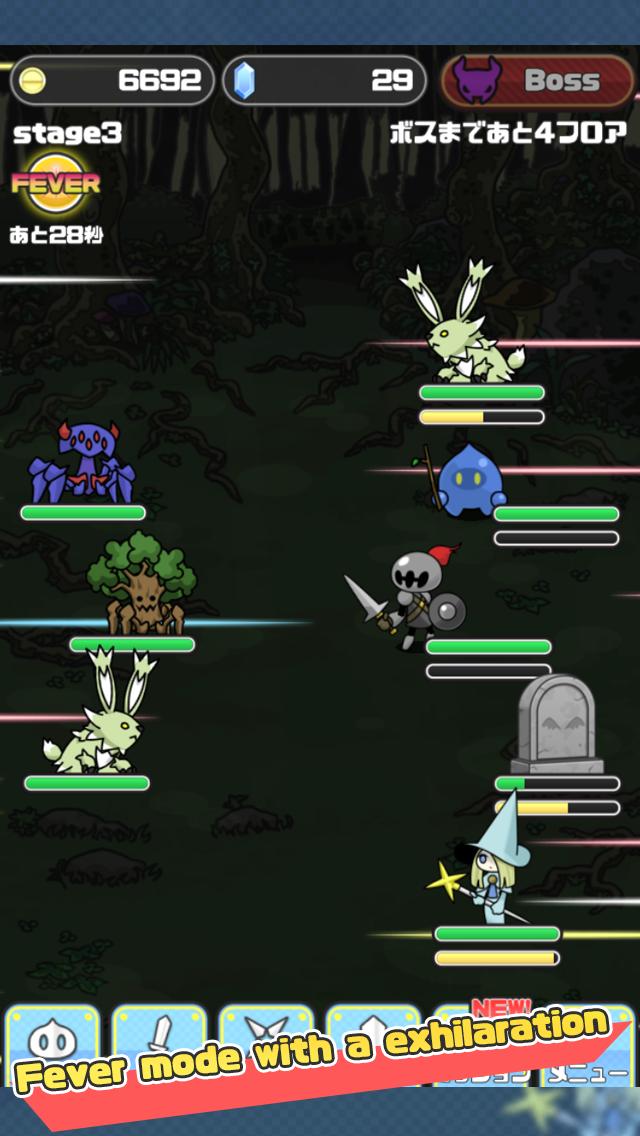640x1136 pixels.
Task: Tap the purple Boss button
Action: [537, 80]
